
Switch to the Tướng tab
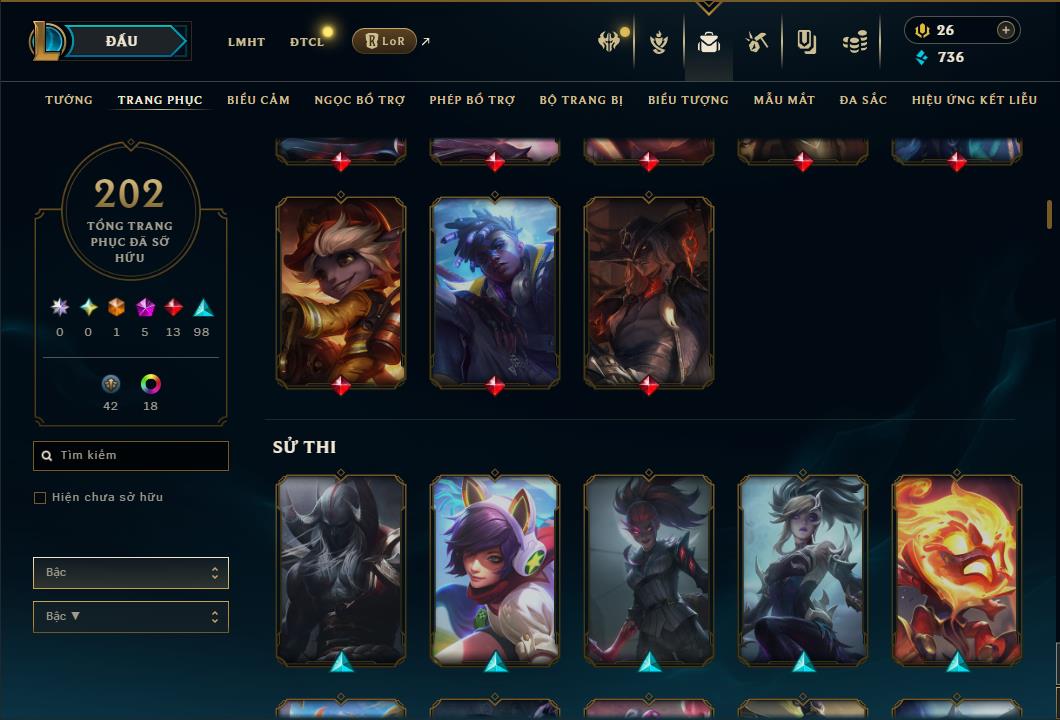(x=69, y=100)
